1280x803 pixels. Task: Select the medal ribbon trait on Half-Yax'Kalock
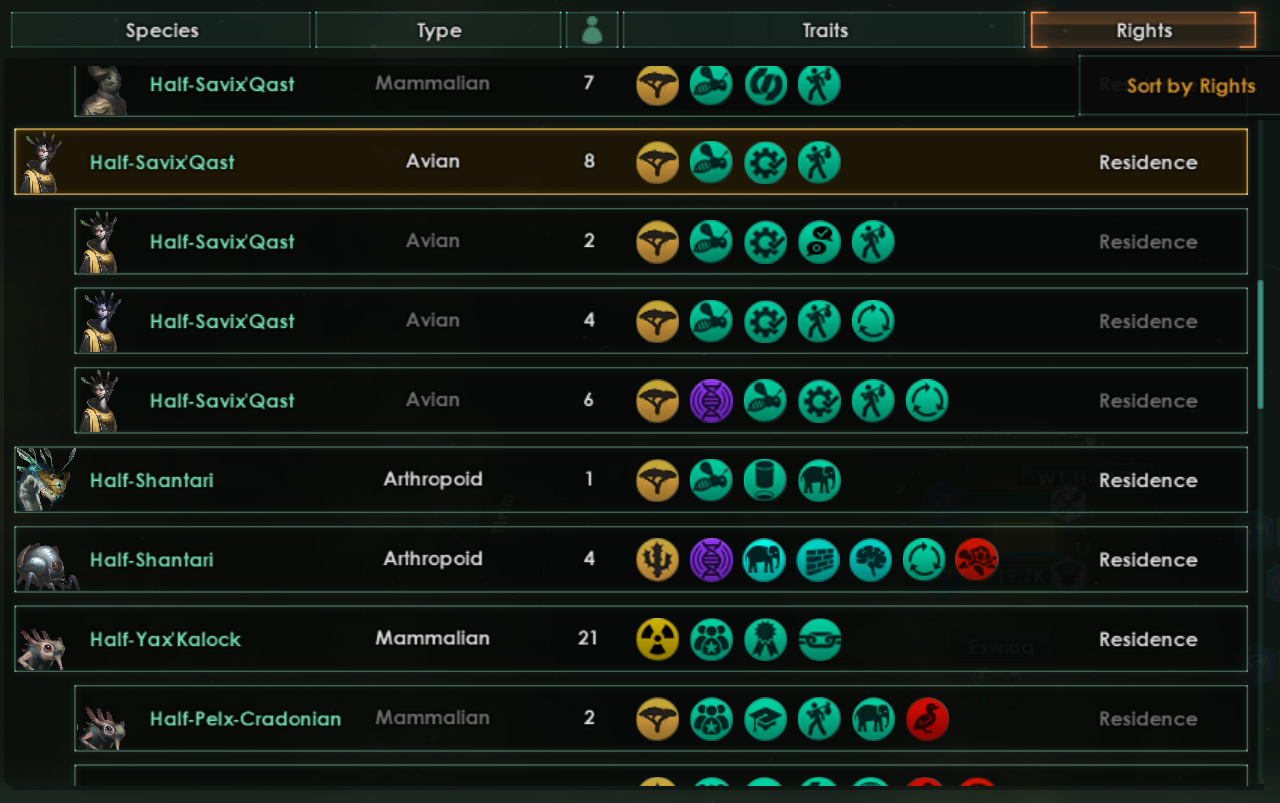click(x=765, y=639)
